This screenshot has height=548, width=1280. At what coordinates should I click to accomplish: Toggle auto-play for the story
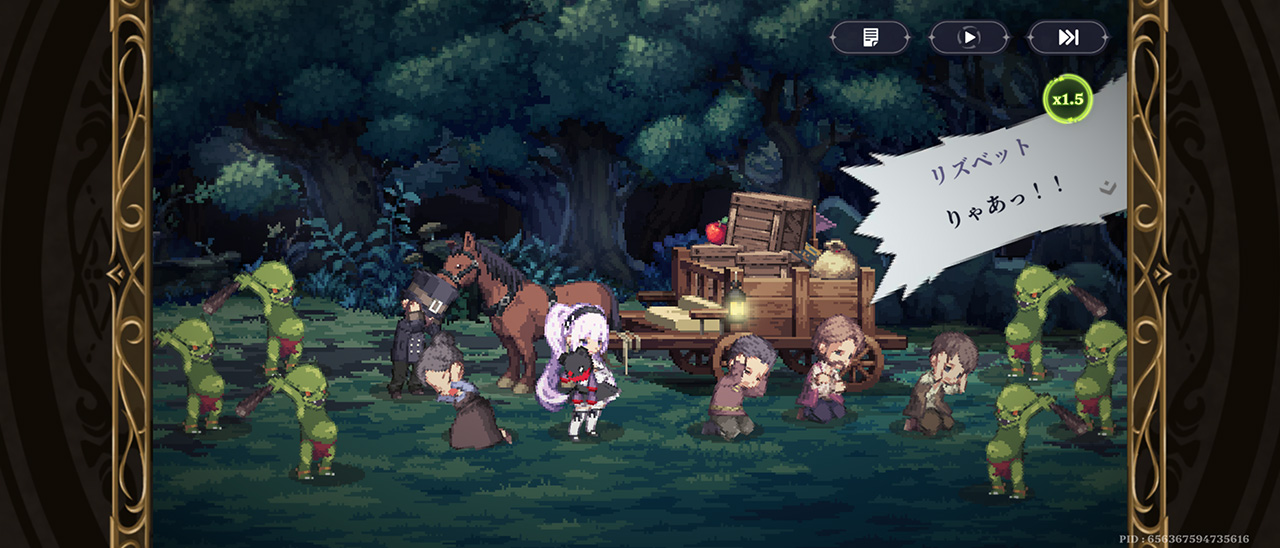[968, 38]
